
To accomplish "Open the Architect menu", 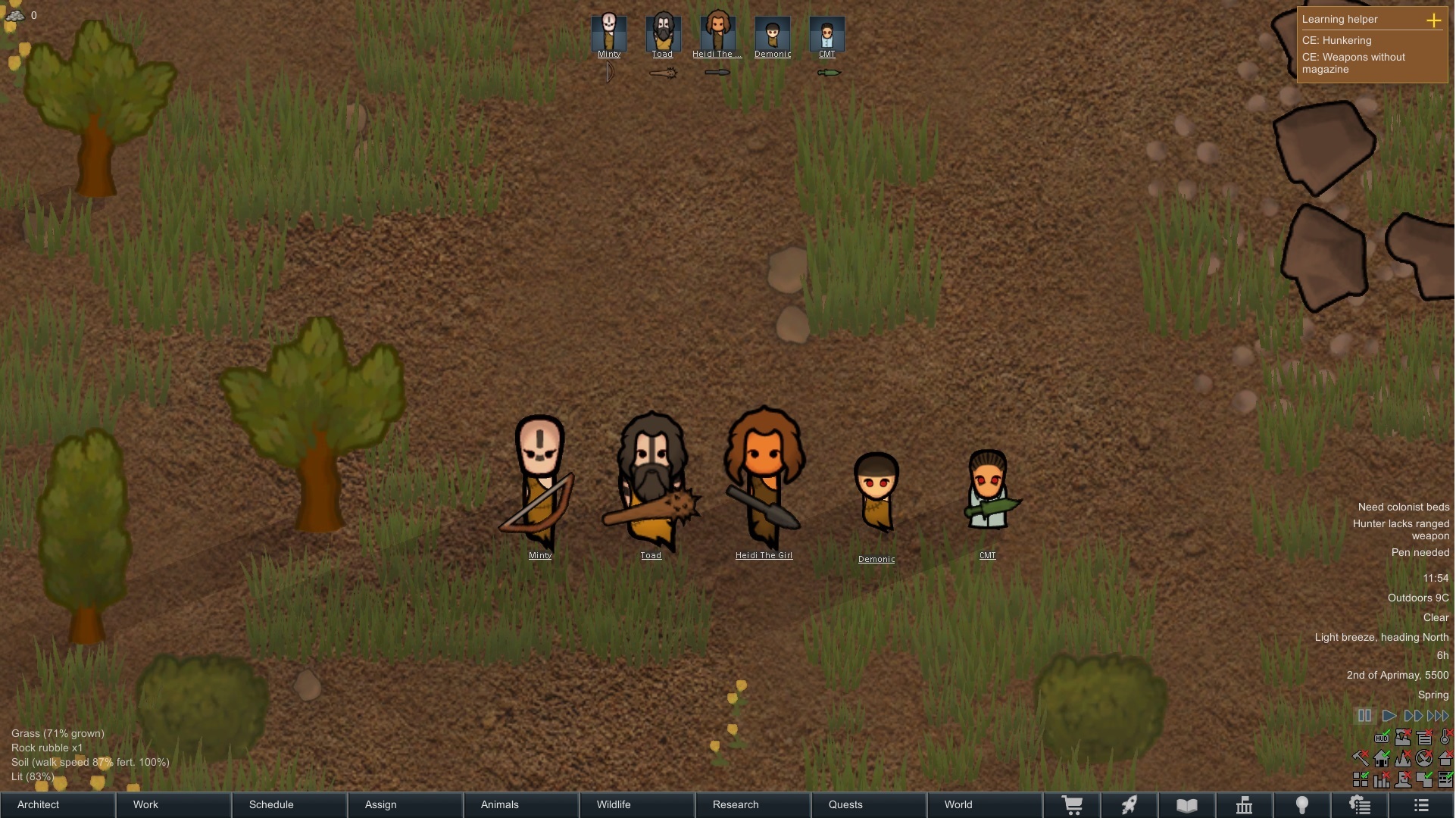I will (x=38, y=804).
